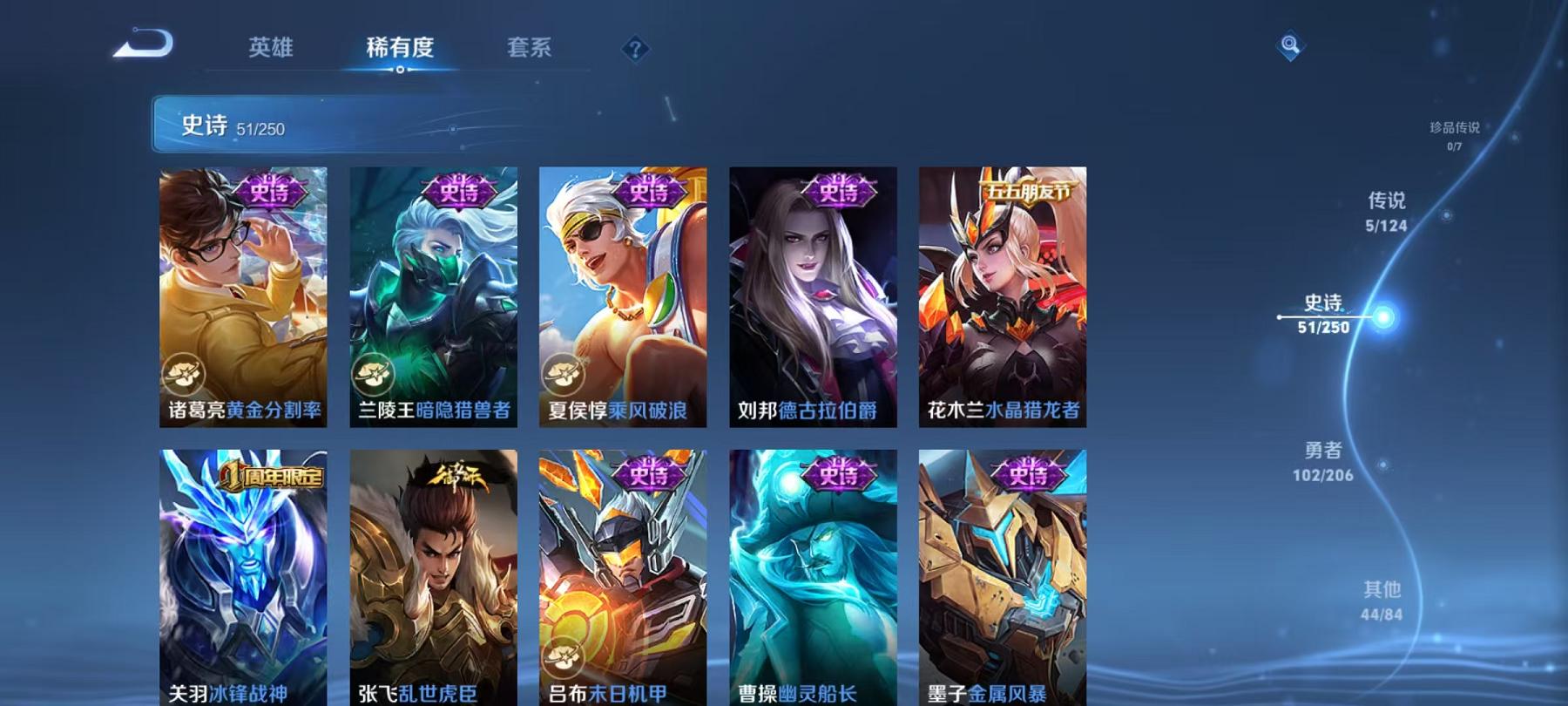Click the 五五朋友节 banner on 花木兰 card
The width and height of the screenshot is (1568, 706).
pos(1028,192)
